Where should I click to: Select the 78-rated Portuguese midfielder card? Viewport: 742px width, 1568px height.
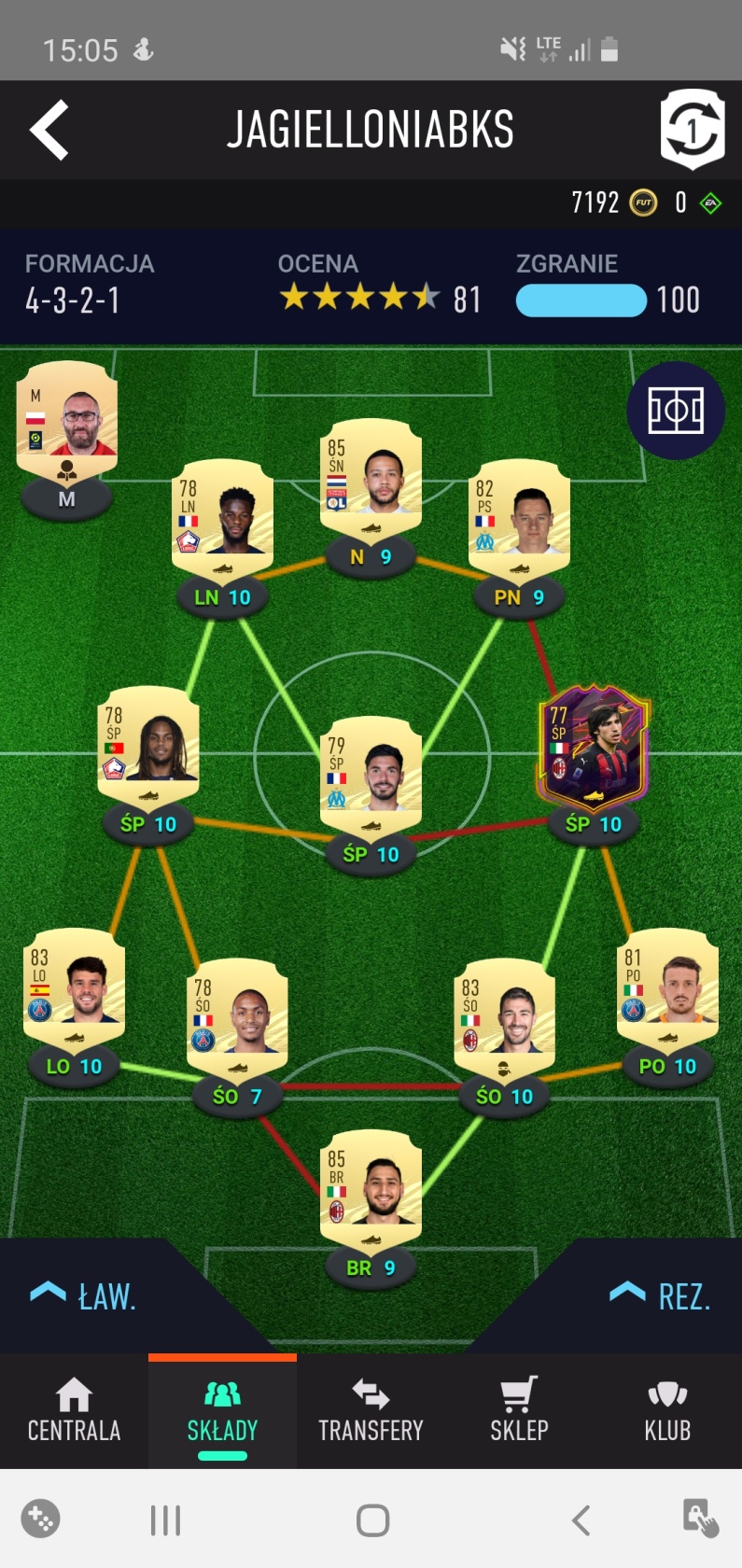(x=148, y=745)
